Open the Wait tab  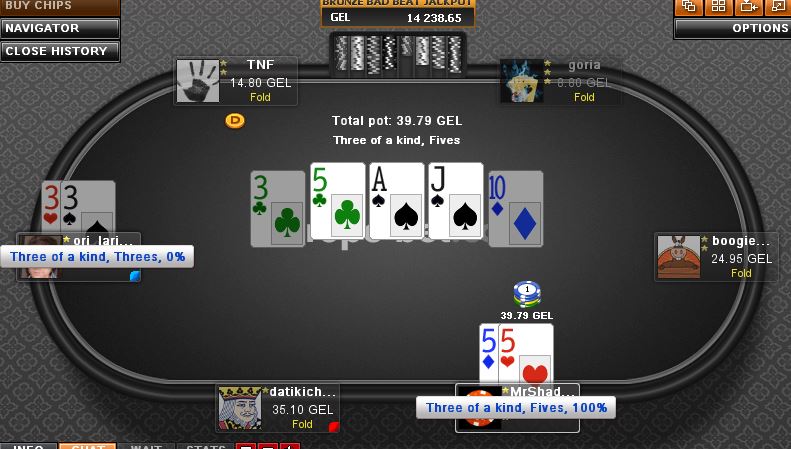click(x=146, y=445)
